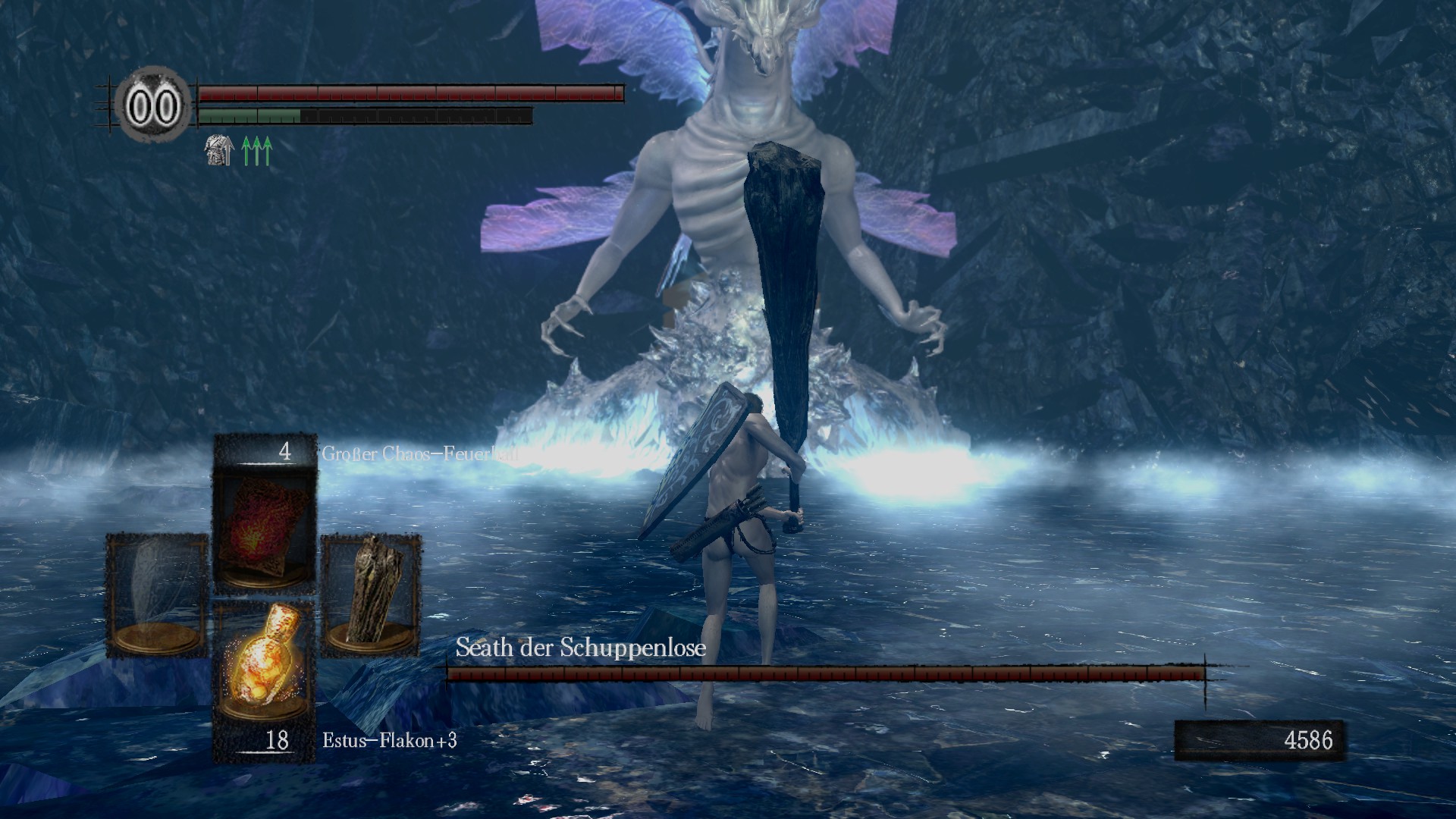Select the left-hand shield equipment slot

tap(156, 594)
